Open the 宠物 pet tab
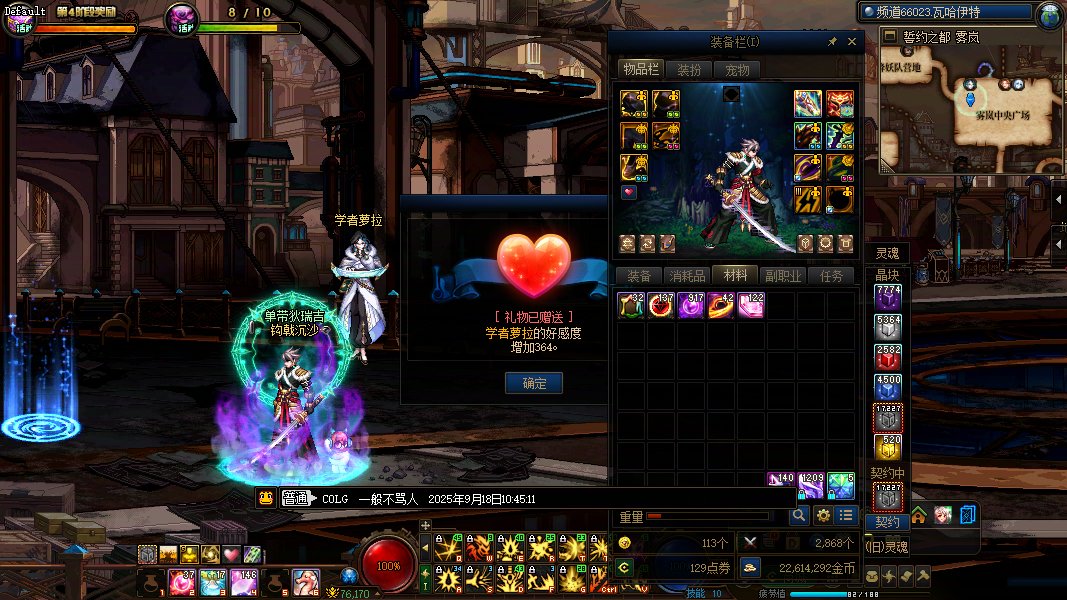1067x600 pixels. tap(737, 70)
